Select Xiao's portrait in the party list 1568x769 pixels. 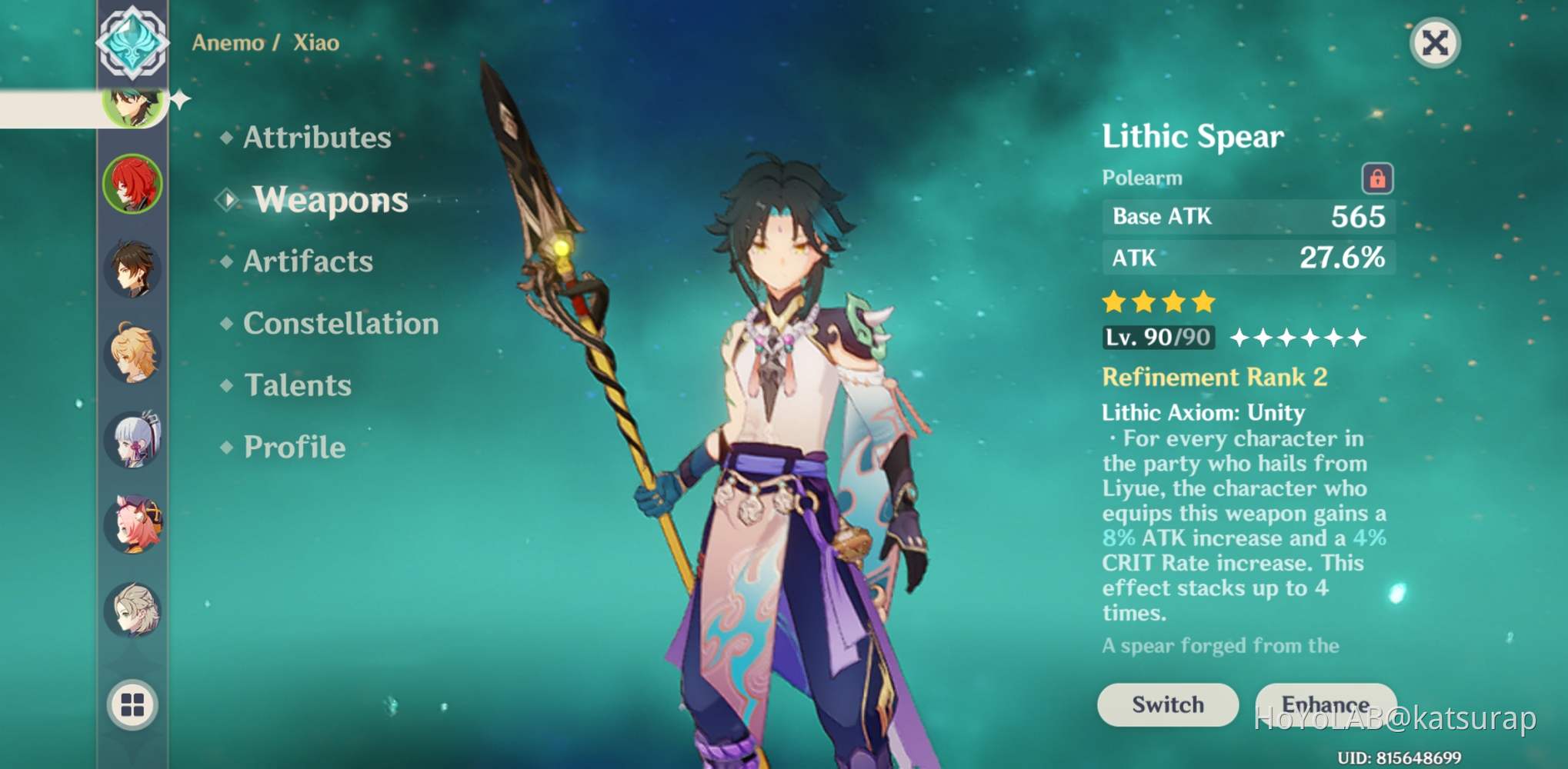tap(134, 106)
